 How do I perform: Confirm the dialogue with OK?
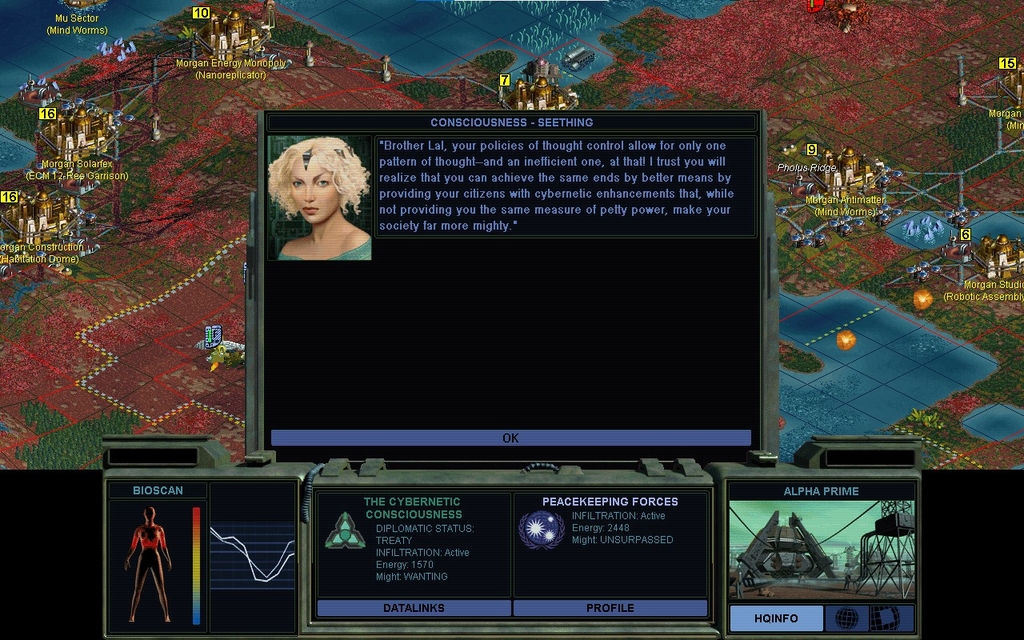point(510,438)
